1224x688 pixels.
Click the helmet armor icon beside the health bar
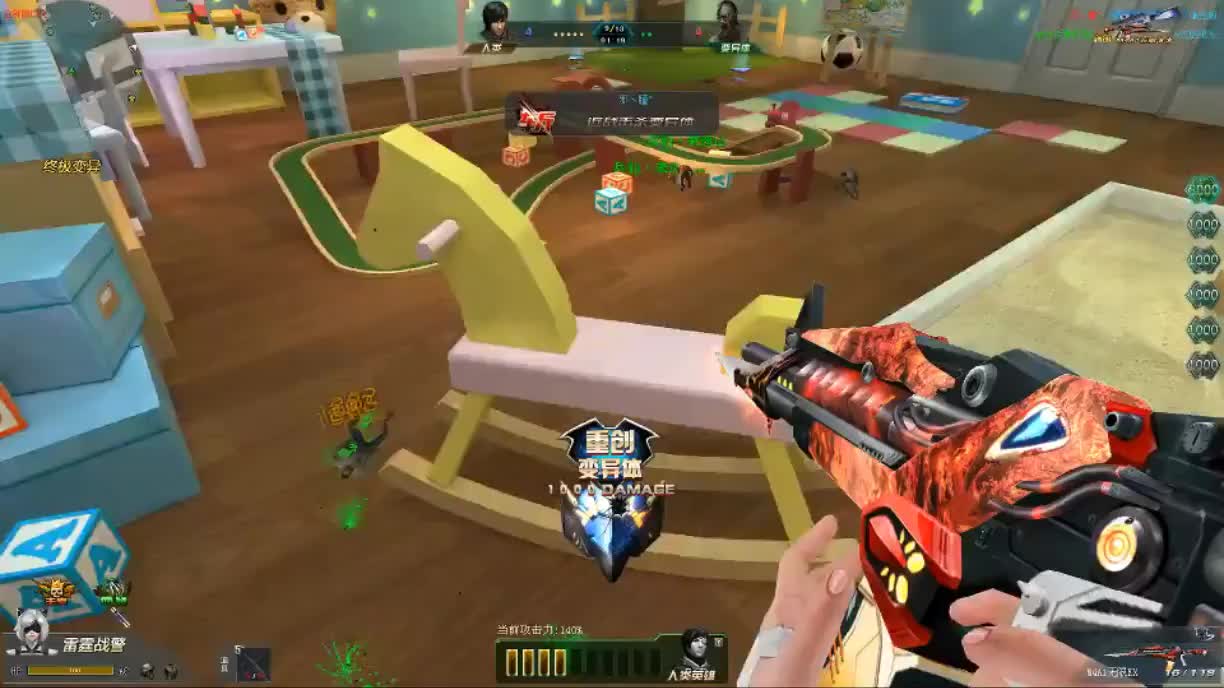point(147,670)
